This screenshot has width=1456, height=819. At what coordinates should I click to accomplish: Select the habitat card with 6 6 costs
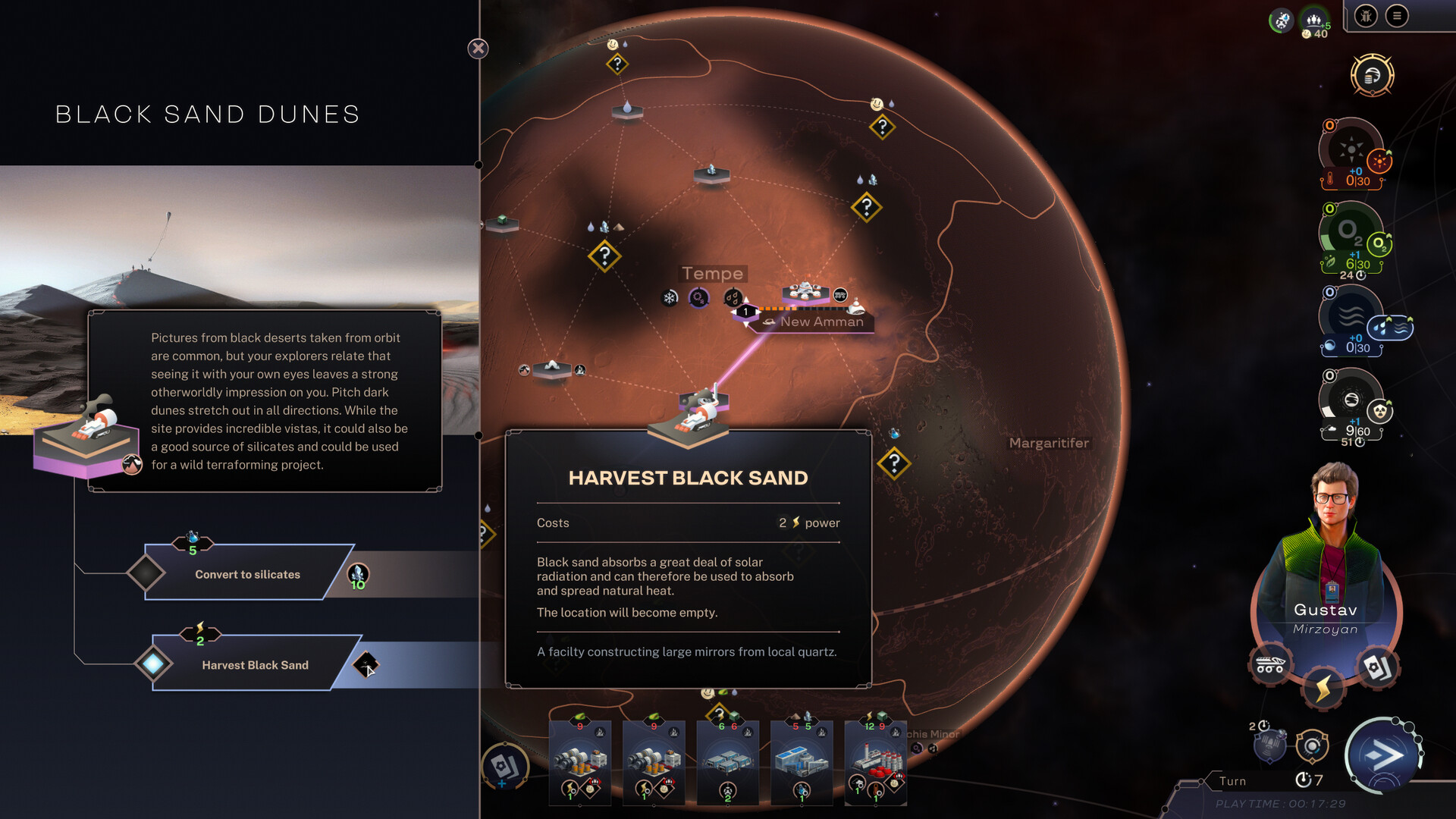pyautogui.click(x=730, y=762)
